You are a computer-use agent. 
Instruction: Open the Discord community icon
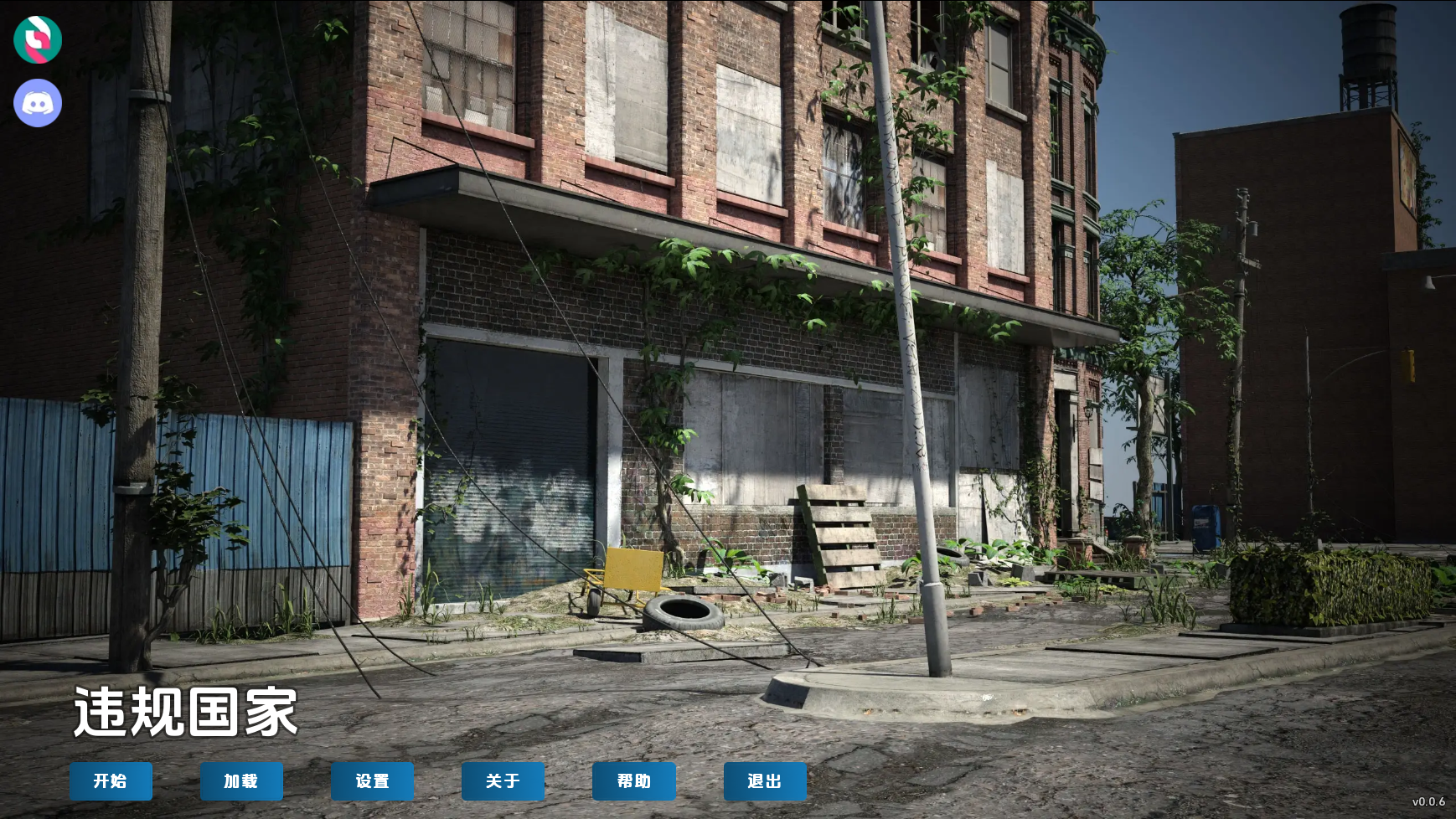38,103
